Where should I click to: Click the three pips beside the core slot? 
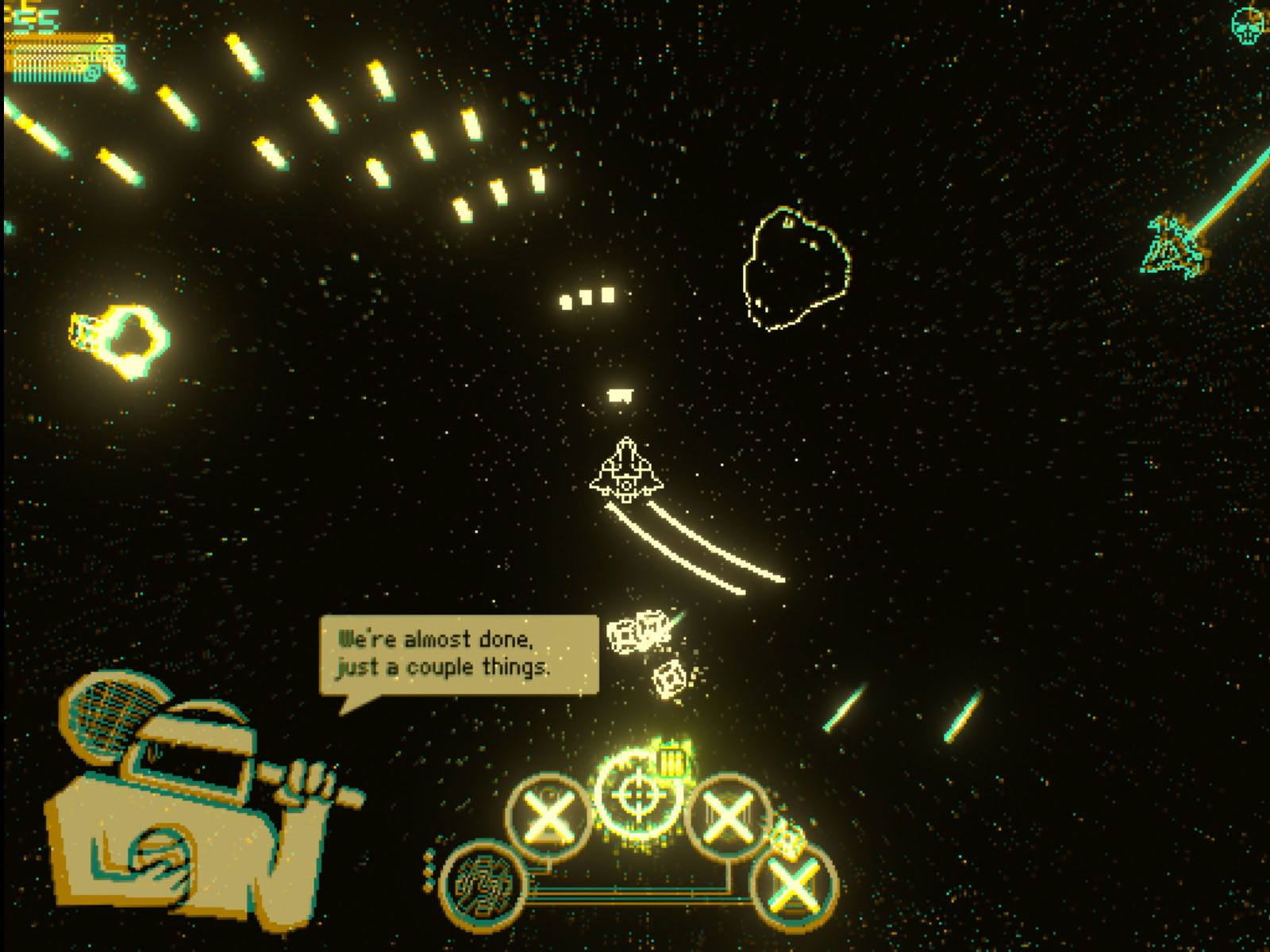pos(428,870)
